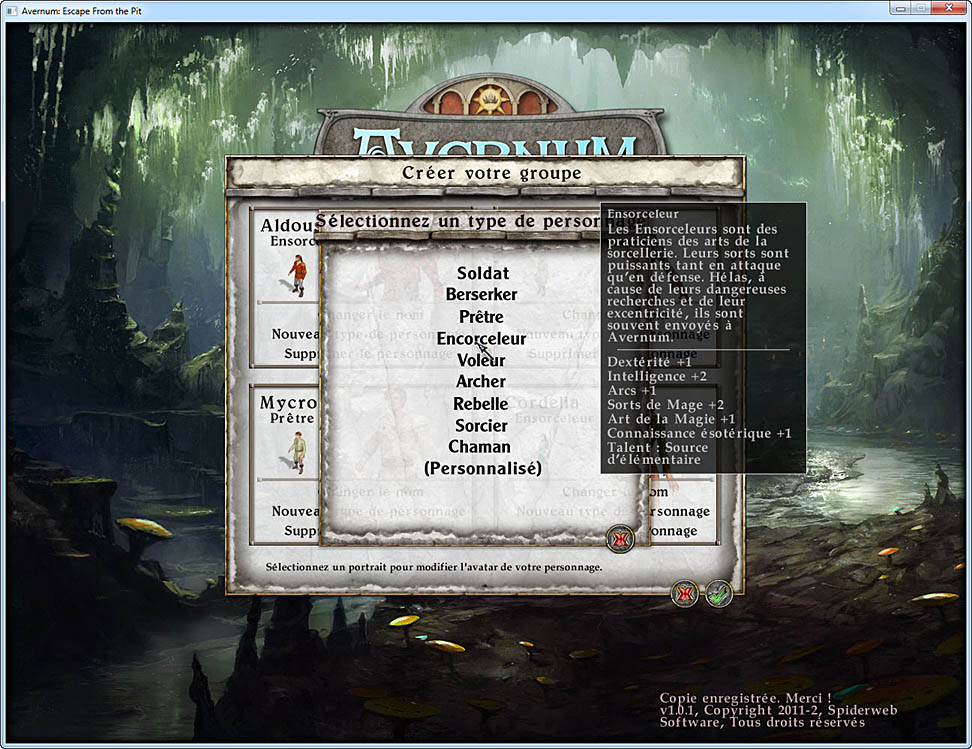The height and width of the screenshot is (749, 972).
Task: Click Aldous's character portrait
Action: tap(298, 273)
